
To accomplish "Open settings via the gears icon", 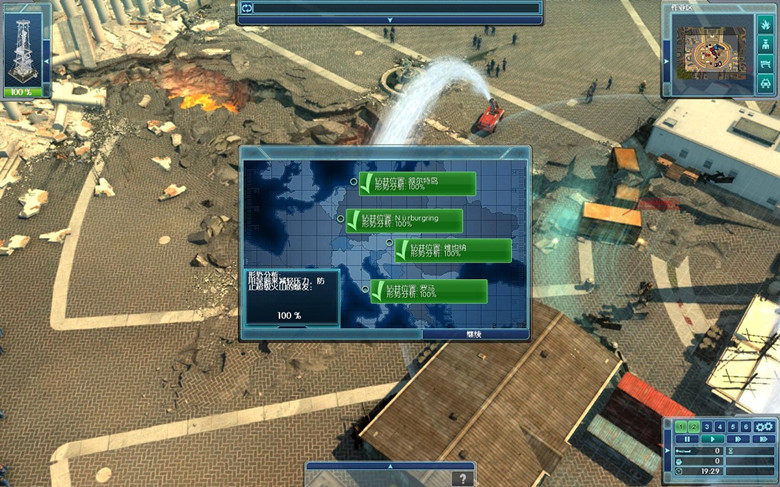I will point(765,426).
